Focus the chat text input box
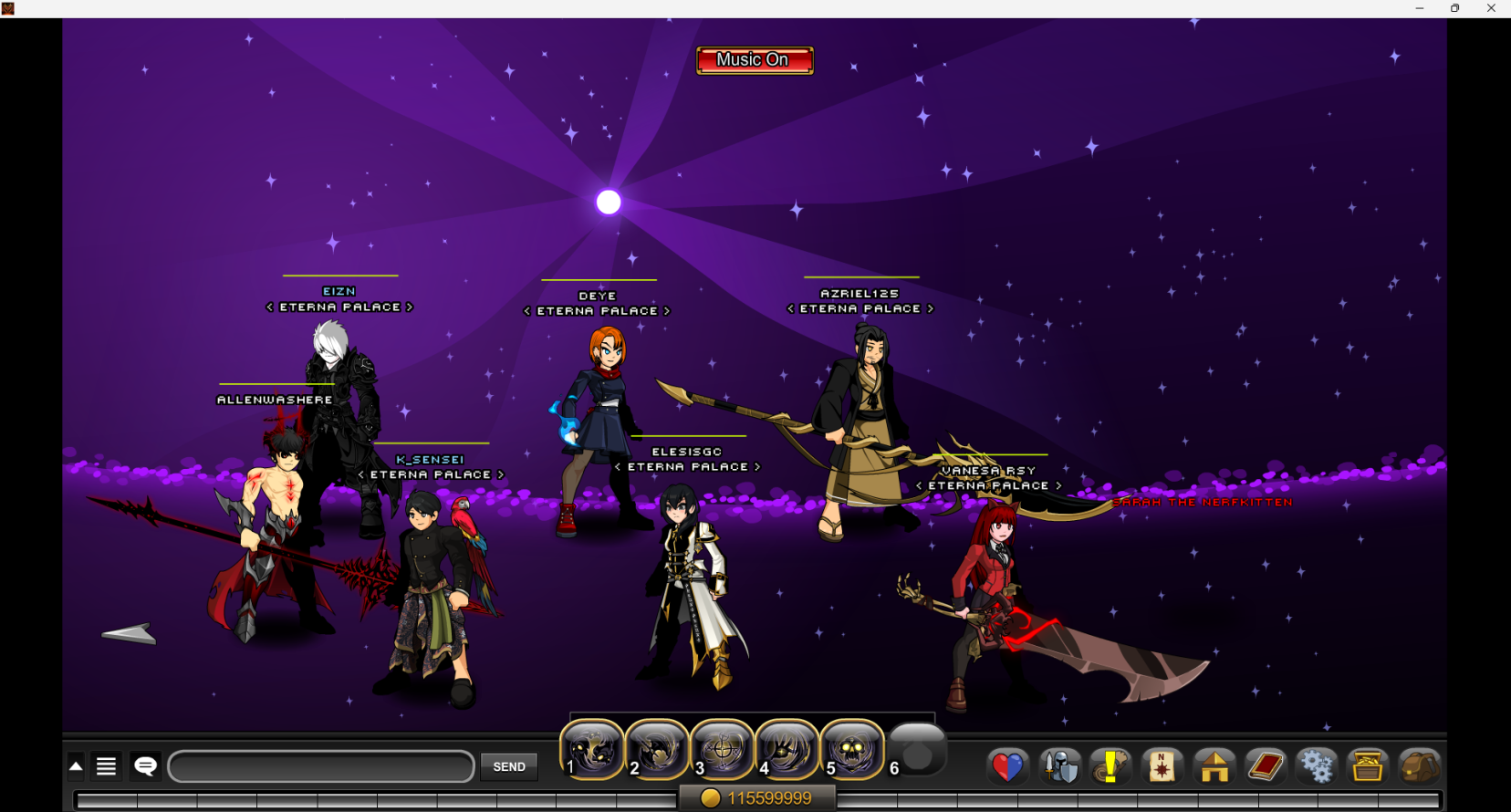 click(321, 766)
